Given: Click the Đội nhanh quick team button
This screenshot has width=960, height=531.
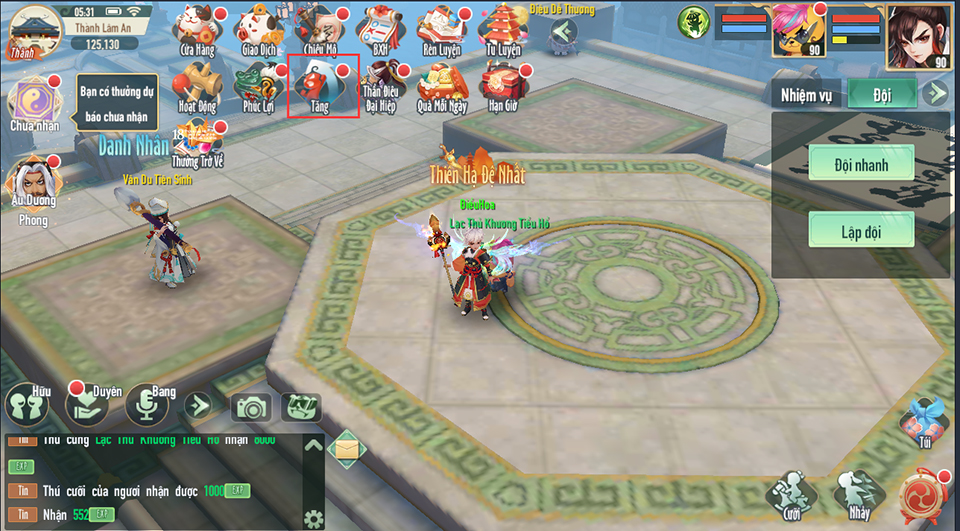Looking at the screenshot, I should (x=861, y=163).
